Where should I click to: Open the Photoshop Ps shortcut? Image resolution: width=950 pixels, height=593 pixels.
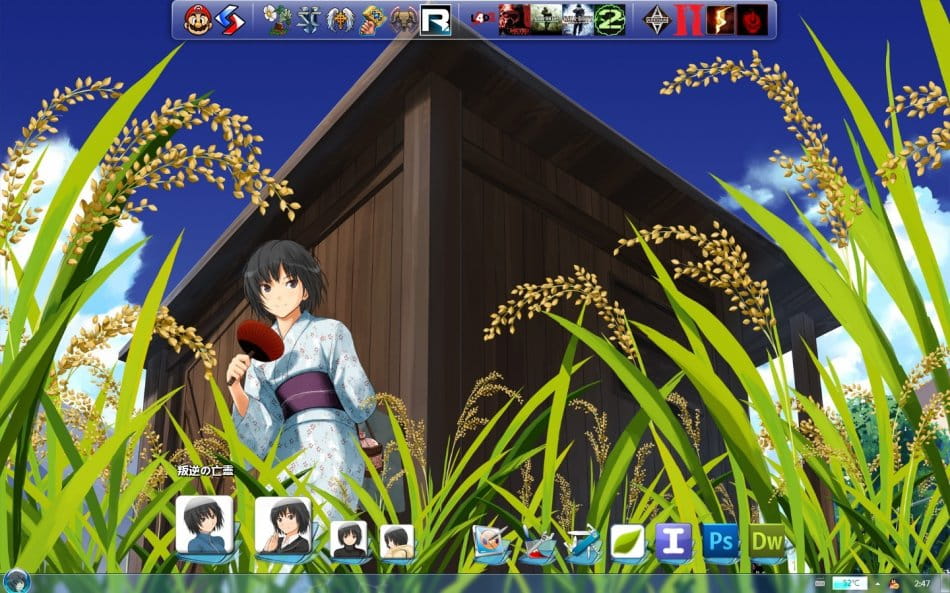pos(720,541)
